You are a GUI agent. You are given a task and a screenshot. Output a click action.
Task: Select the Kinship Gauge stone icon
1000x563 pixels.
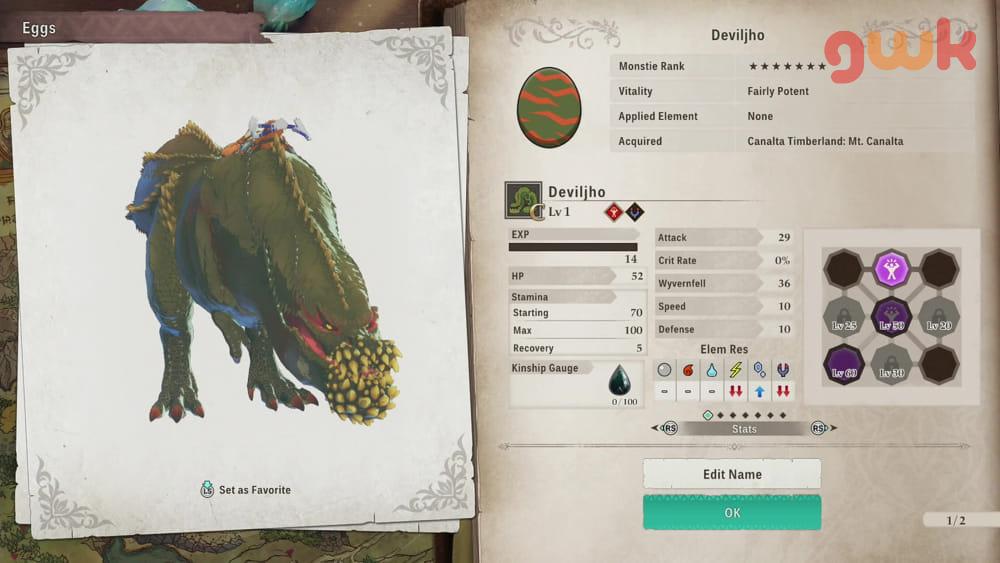point(620,381)
